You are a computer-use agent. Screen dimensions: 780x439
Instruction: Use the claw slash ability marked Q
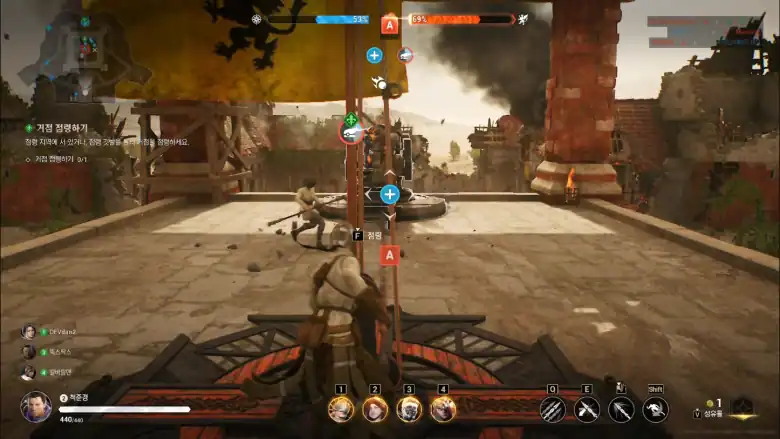tap(552, 408)
